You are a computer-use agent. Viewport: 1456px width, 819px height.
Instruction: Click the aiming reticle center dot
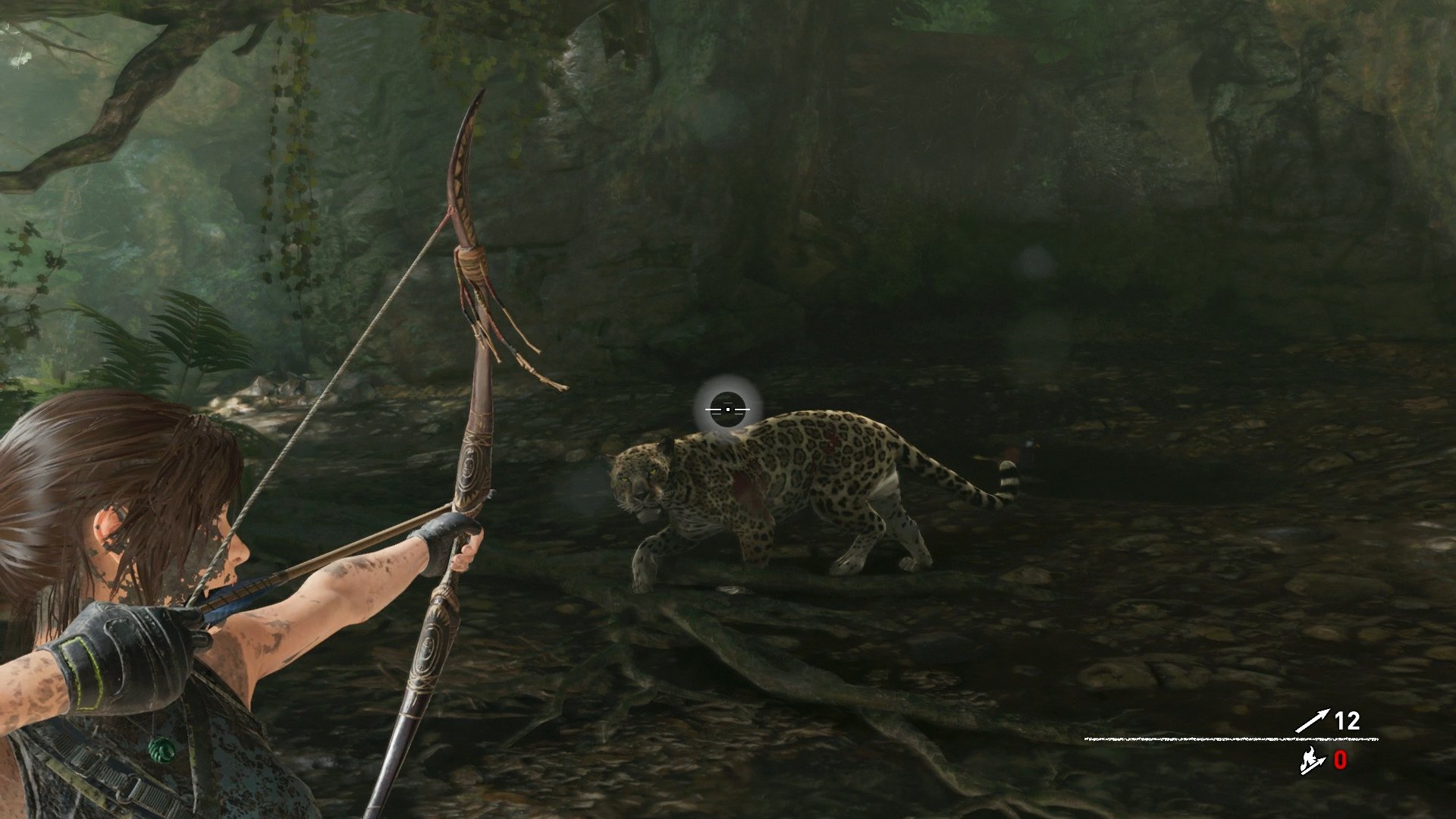[x=727, y=408]
